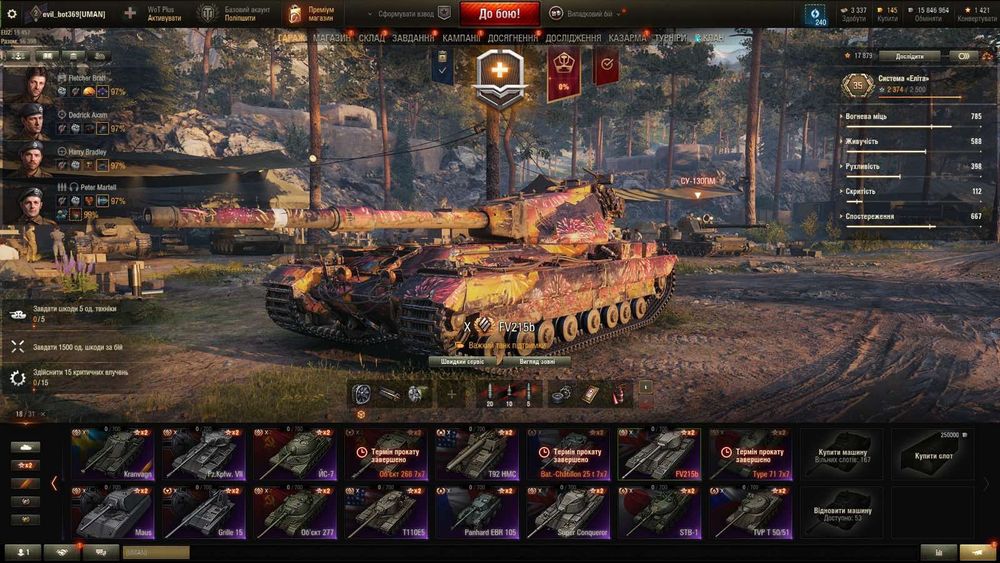
Task: Open the ЗАВДАННЯ tab
Action: point(413,38)
